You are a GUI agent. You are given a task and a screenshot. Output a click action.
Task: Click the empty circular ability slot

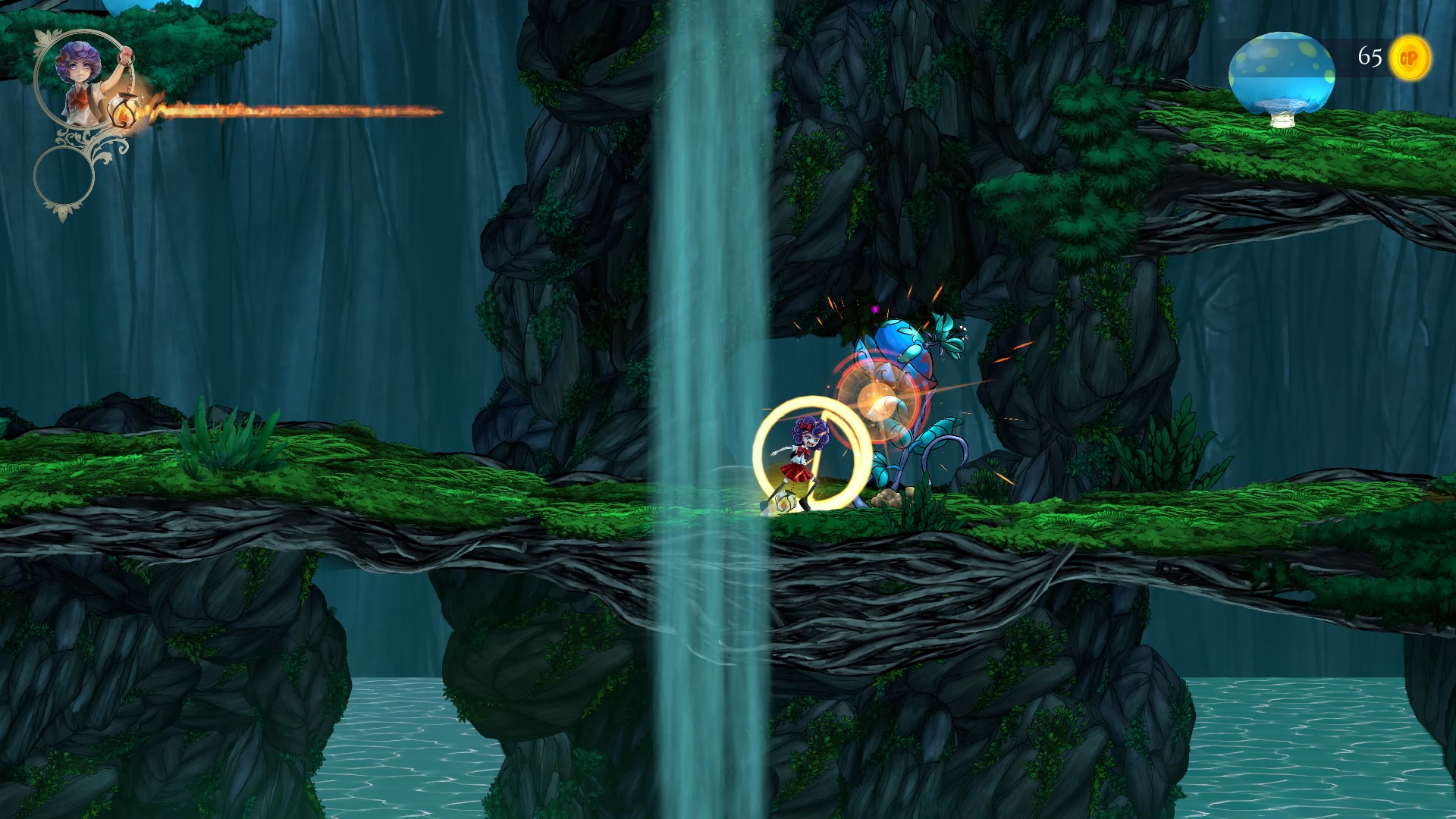64,176
